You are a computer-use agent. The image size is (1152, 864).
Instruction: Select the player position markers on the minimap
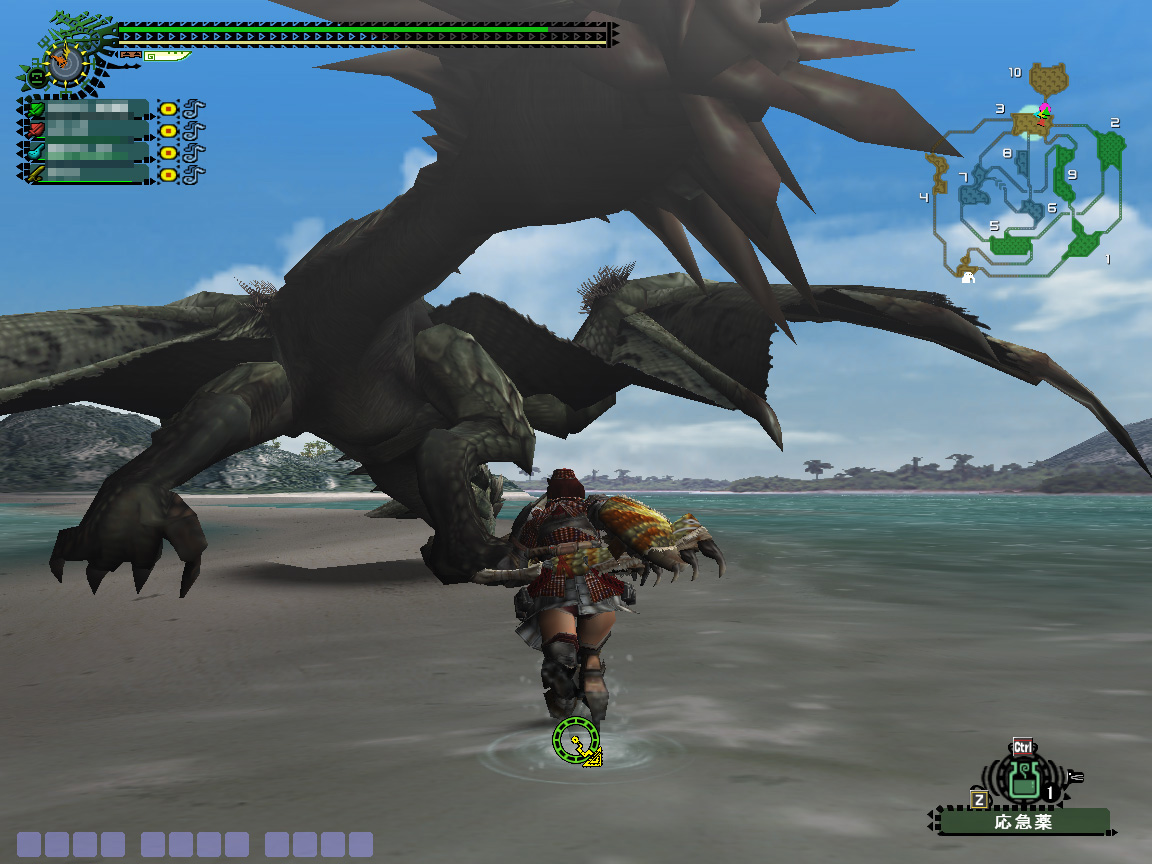[1043, 113]
